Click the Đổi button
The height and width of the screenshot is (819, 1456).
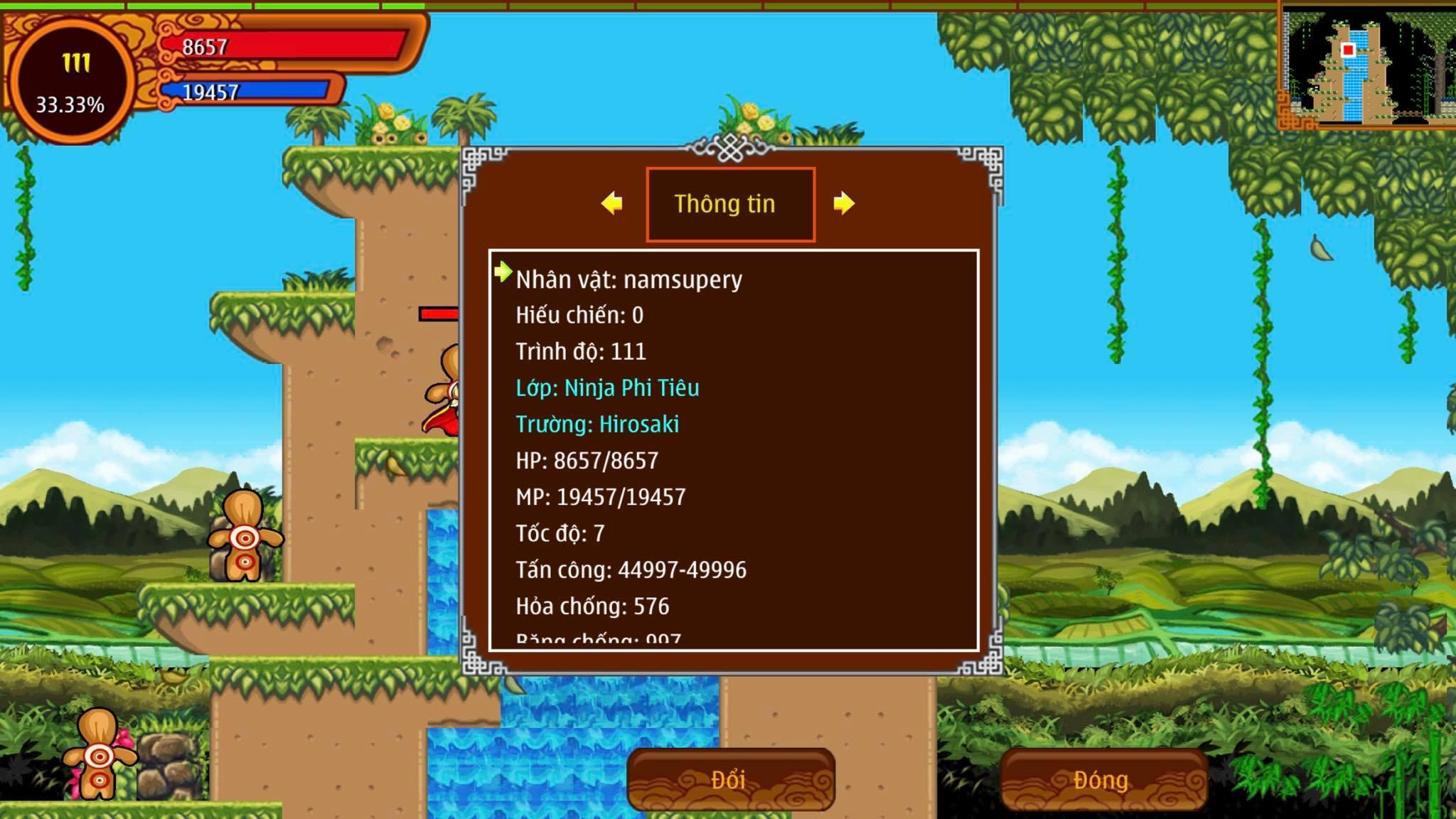pos(730,779)
